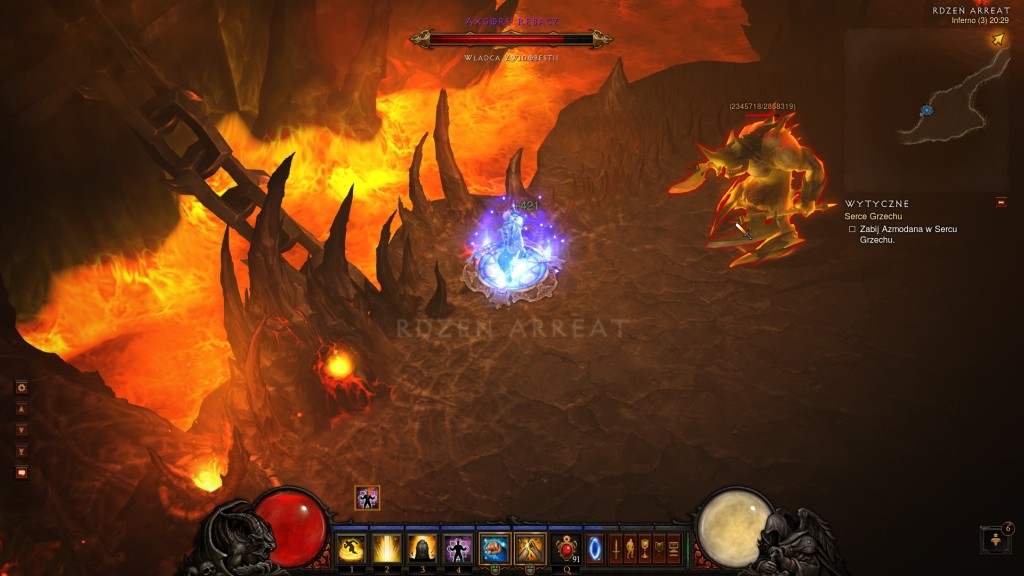The height and width of the screenshot is (576, 1024).
Task: Open the blue town portal
Action: point(594,548)
